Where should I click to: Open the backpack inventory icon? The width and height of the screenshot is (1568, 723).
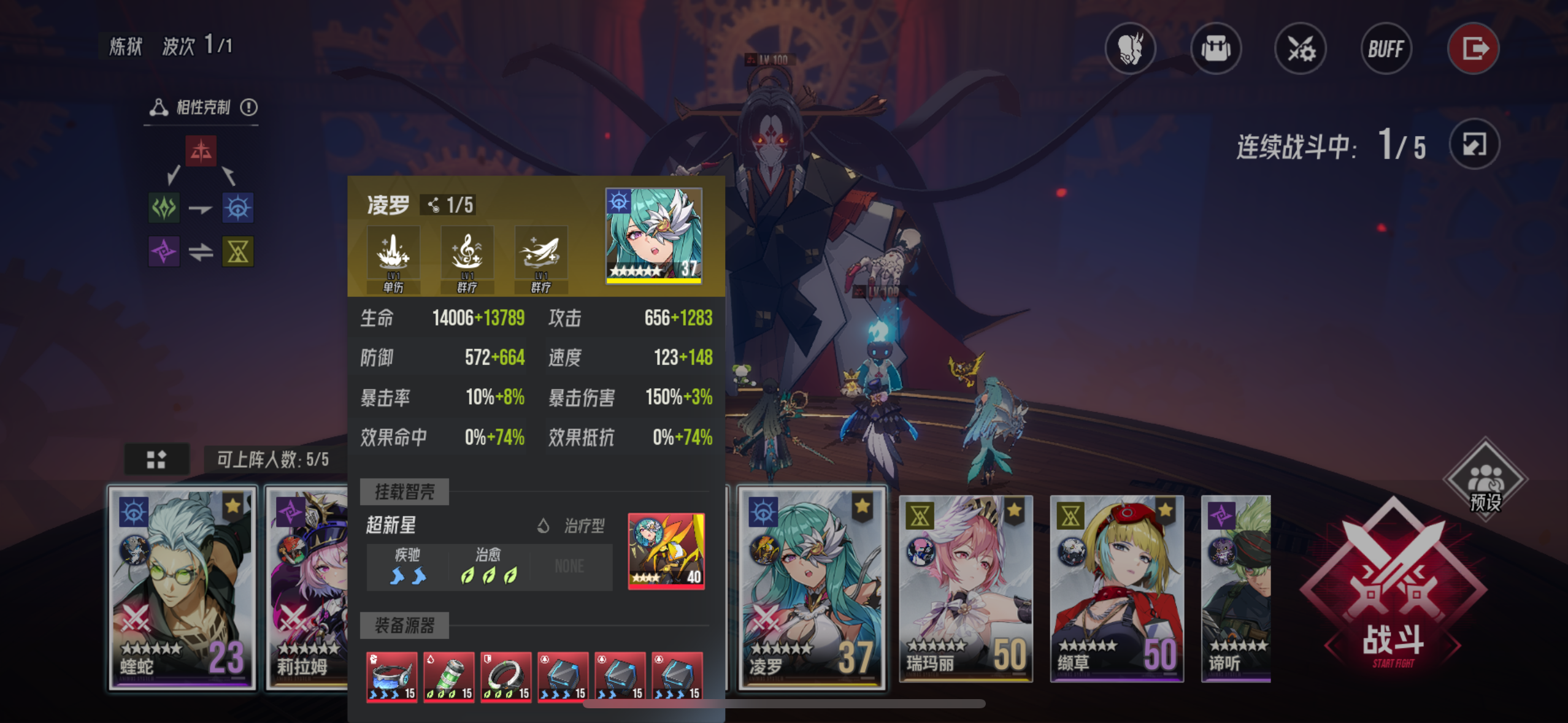click(x=1215, y=49)
